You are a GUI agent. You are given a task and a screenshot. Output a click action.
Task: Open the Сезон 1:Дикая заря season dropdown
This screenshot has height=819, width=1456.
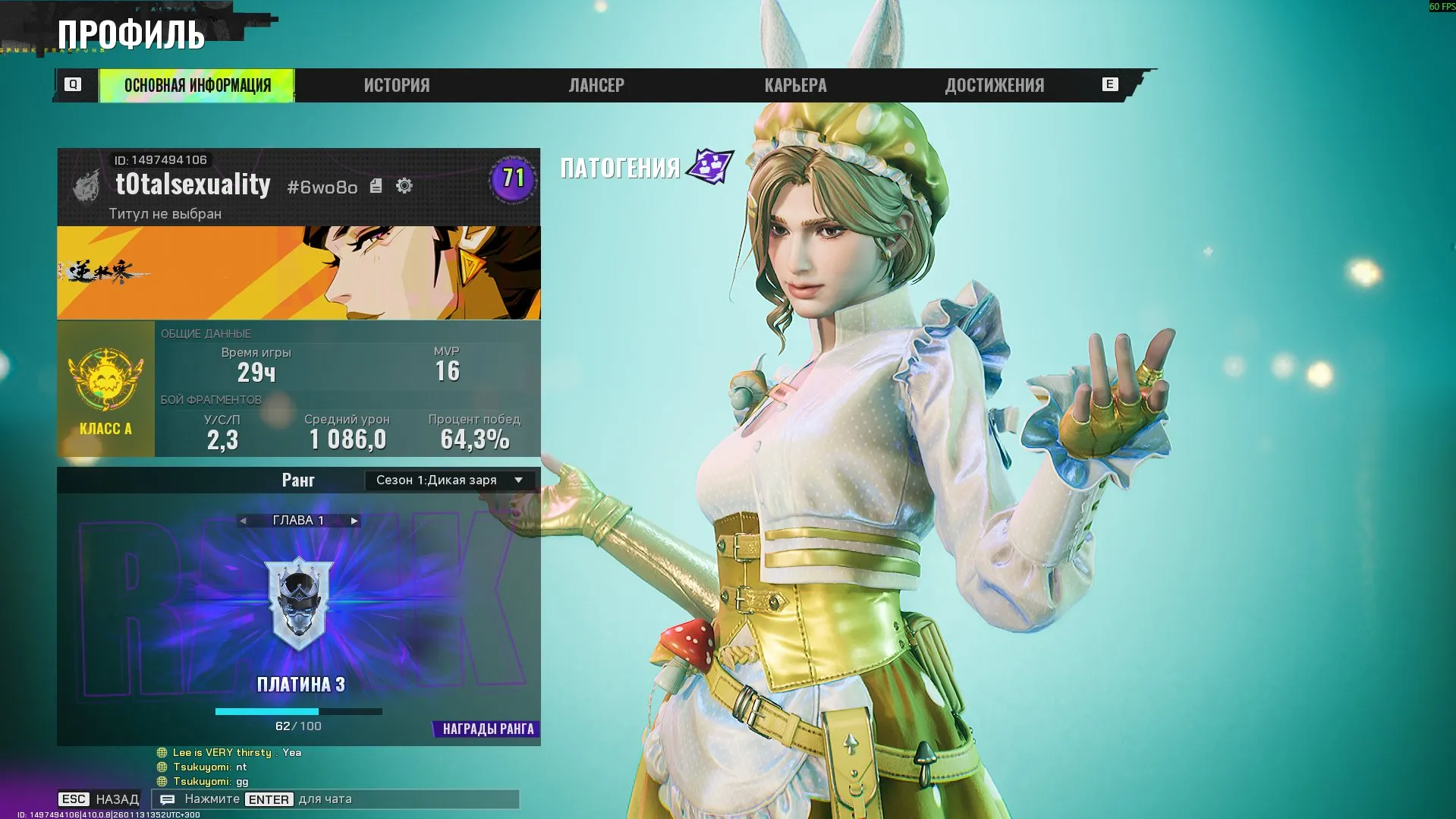[448, 480]
